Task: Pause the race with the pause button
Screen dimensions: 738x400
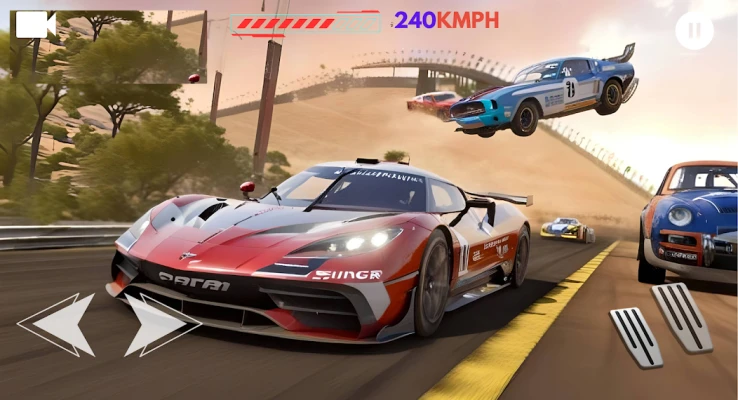Action: pos(694,30)
